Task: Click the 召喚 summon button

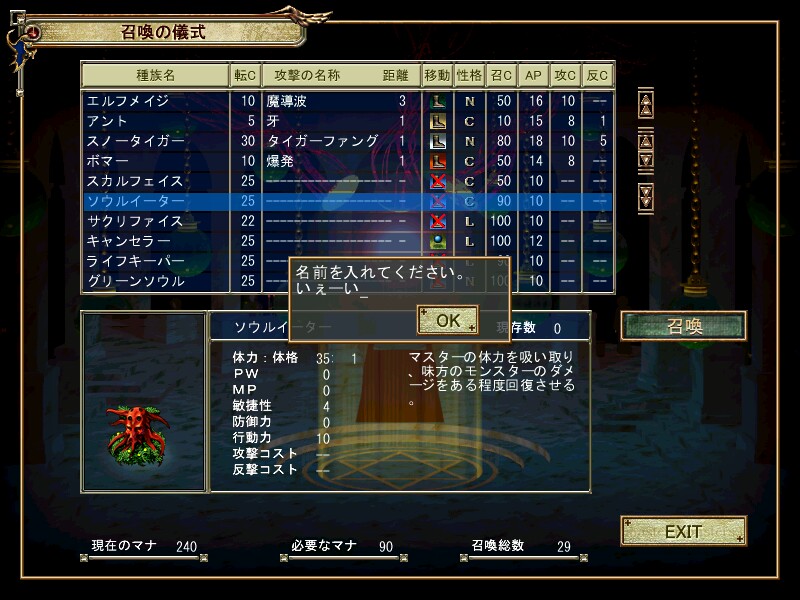Action: tap(684, 326)
